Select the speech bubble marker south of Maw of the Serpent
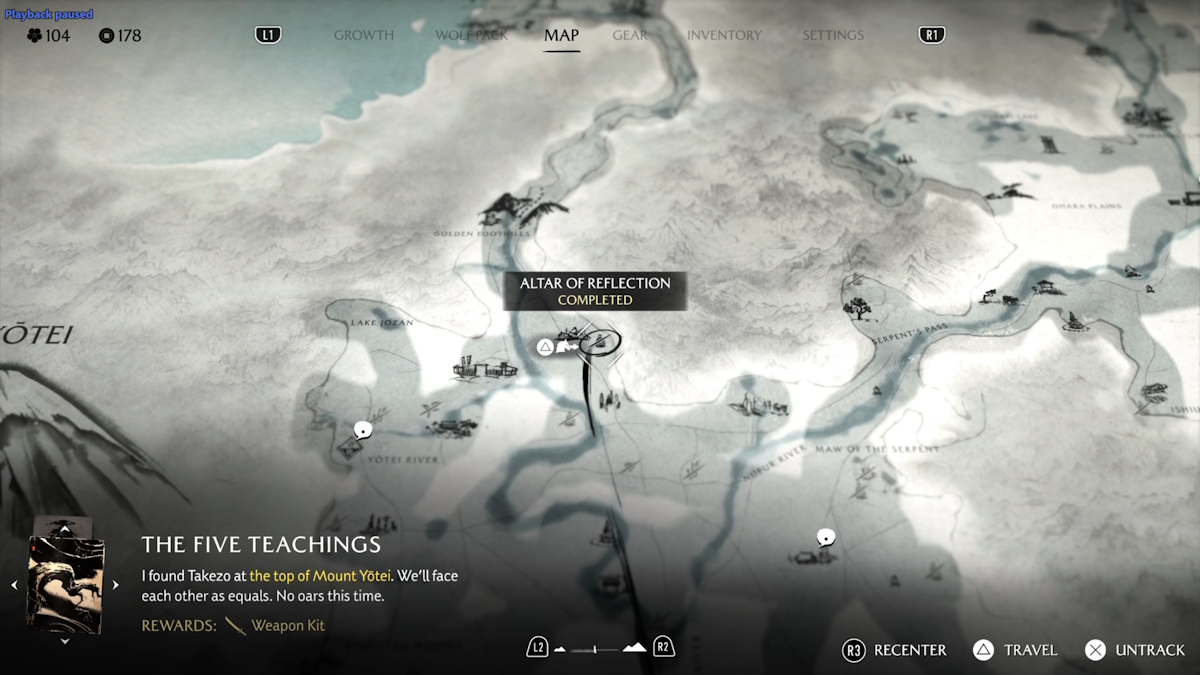1200x675 pixels. [x=825, y=537]
